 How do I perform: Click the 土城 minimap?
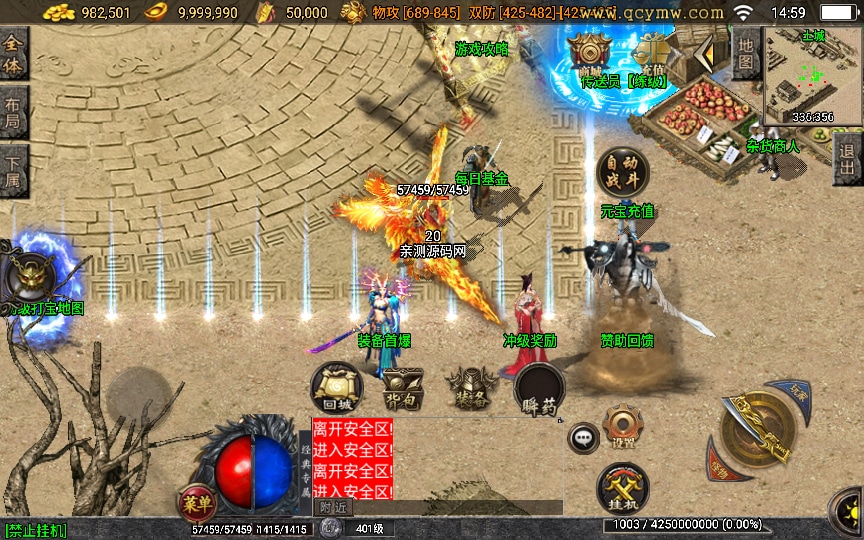[x=812, y=75]
